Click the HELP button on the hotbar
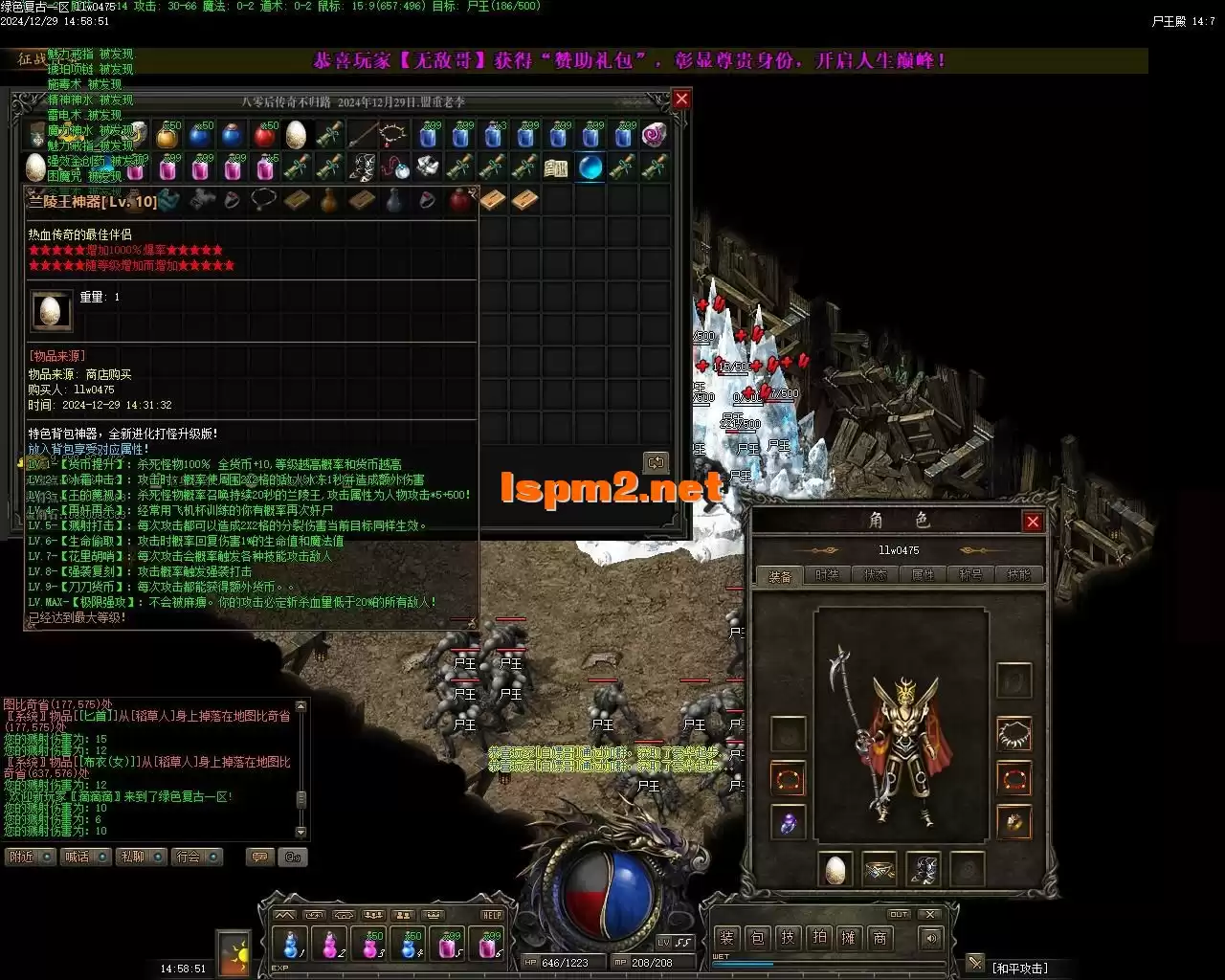Viewport: 1225px width, 980px height. tap(491, 915)
